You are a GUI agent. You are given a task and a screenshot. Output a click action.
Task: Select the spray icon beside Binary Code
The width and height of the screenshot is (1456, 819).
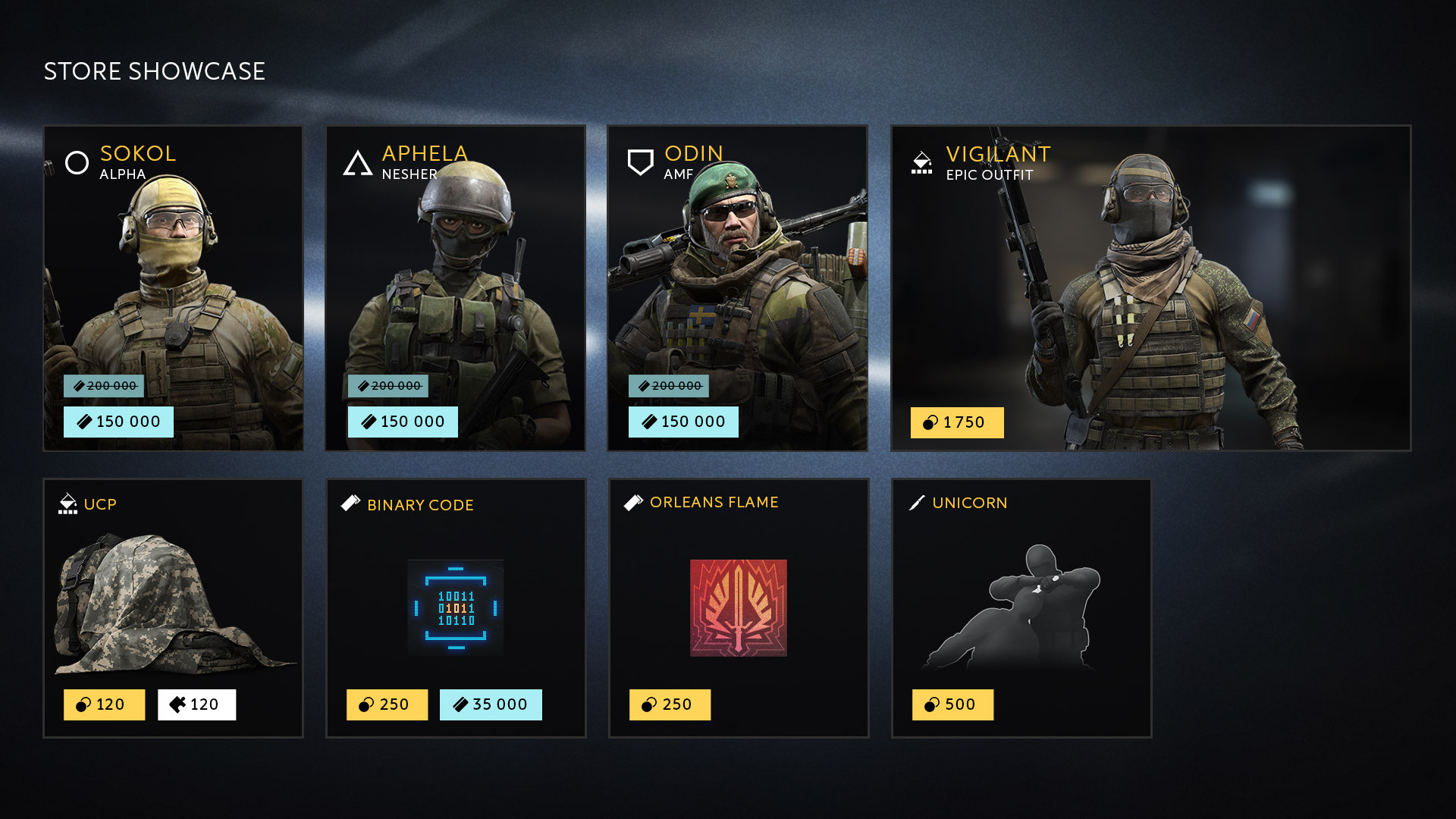pyautogui.click(x=350, y=504)
